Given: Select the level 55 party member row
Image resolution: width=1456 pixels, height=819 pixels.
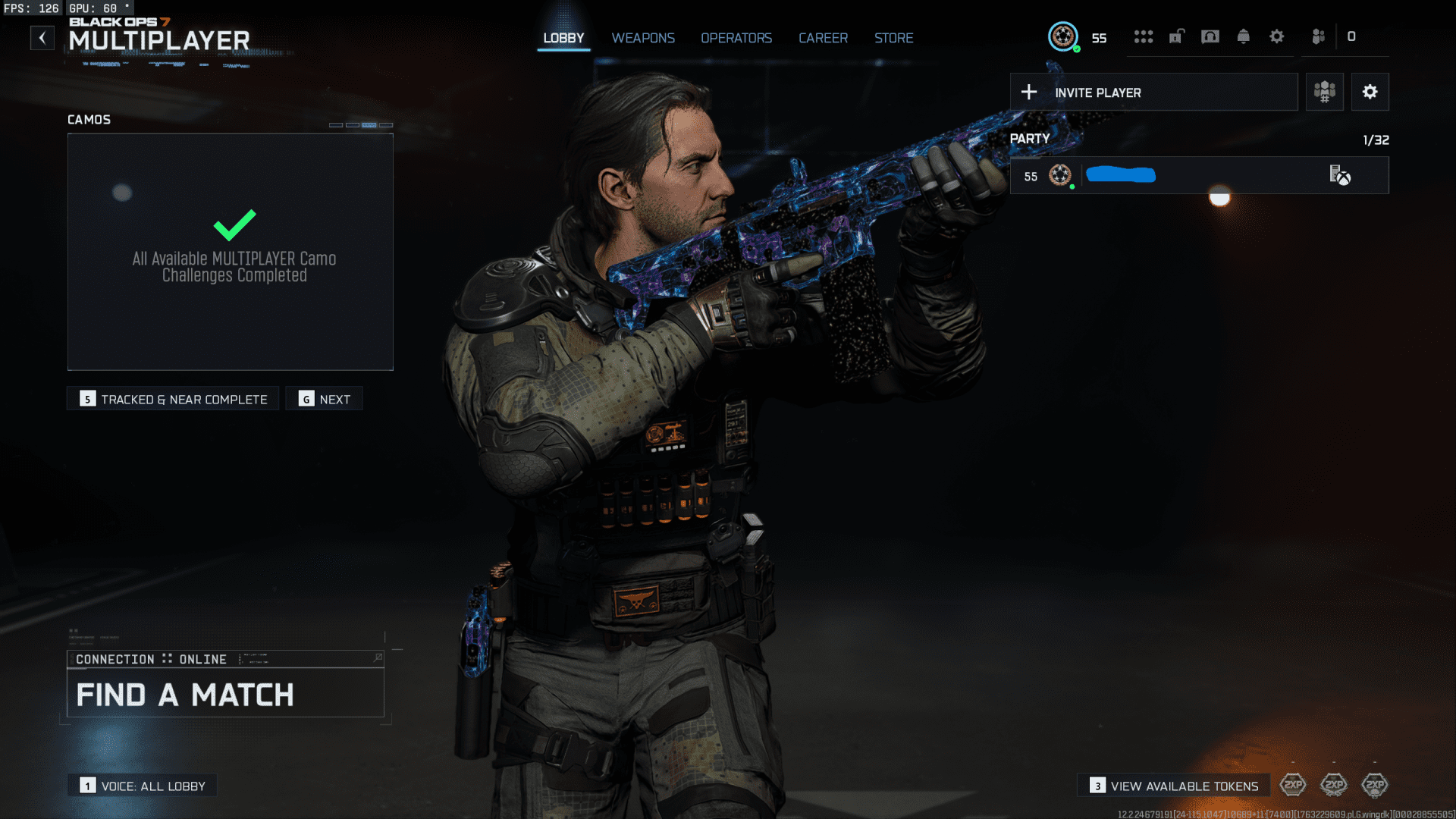Looking at the screenshot, I should [x=1198, y=176].
